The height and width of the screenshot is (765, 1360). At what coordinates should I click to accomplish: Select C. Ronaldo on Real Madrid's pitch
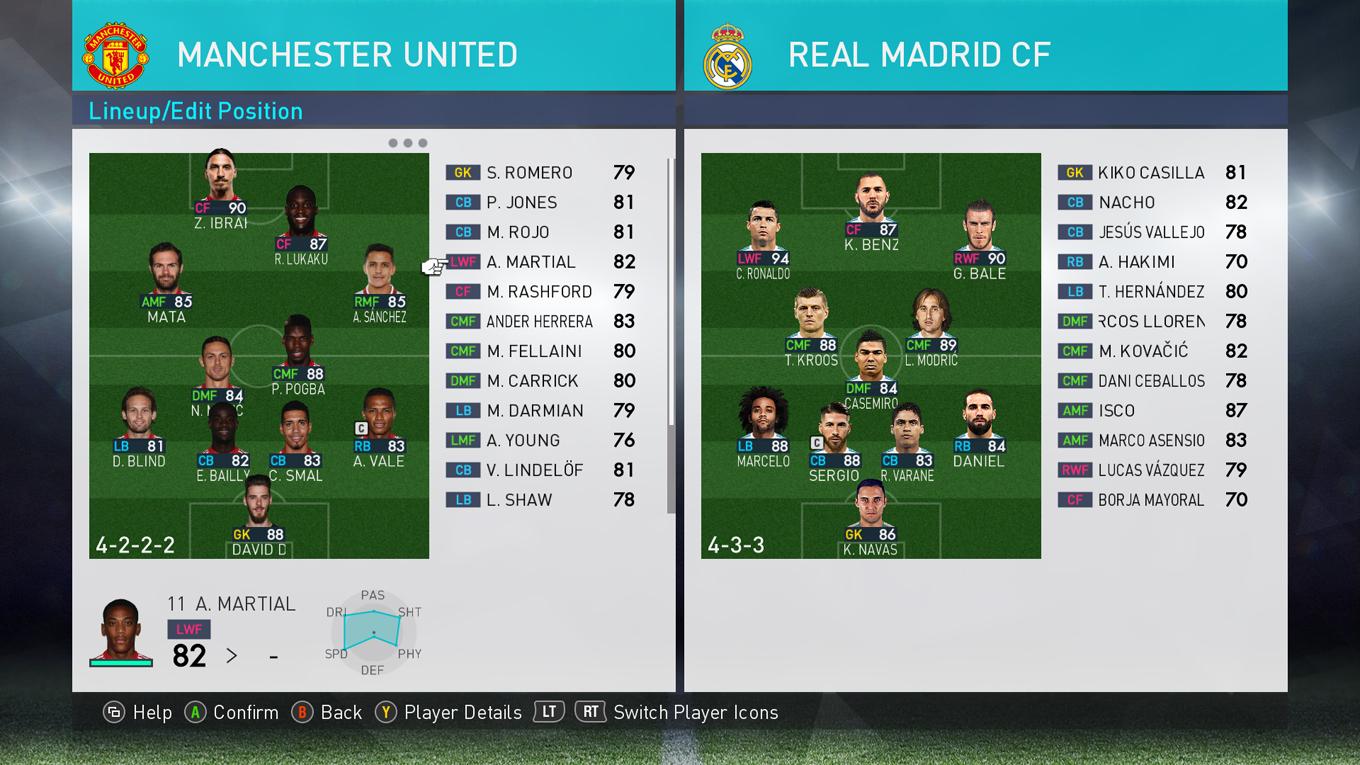(x=763, y=237)
